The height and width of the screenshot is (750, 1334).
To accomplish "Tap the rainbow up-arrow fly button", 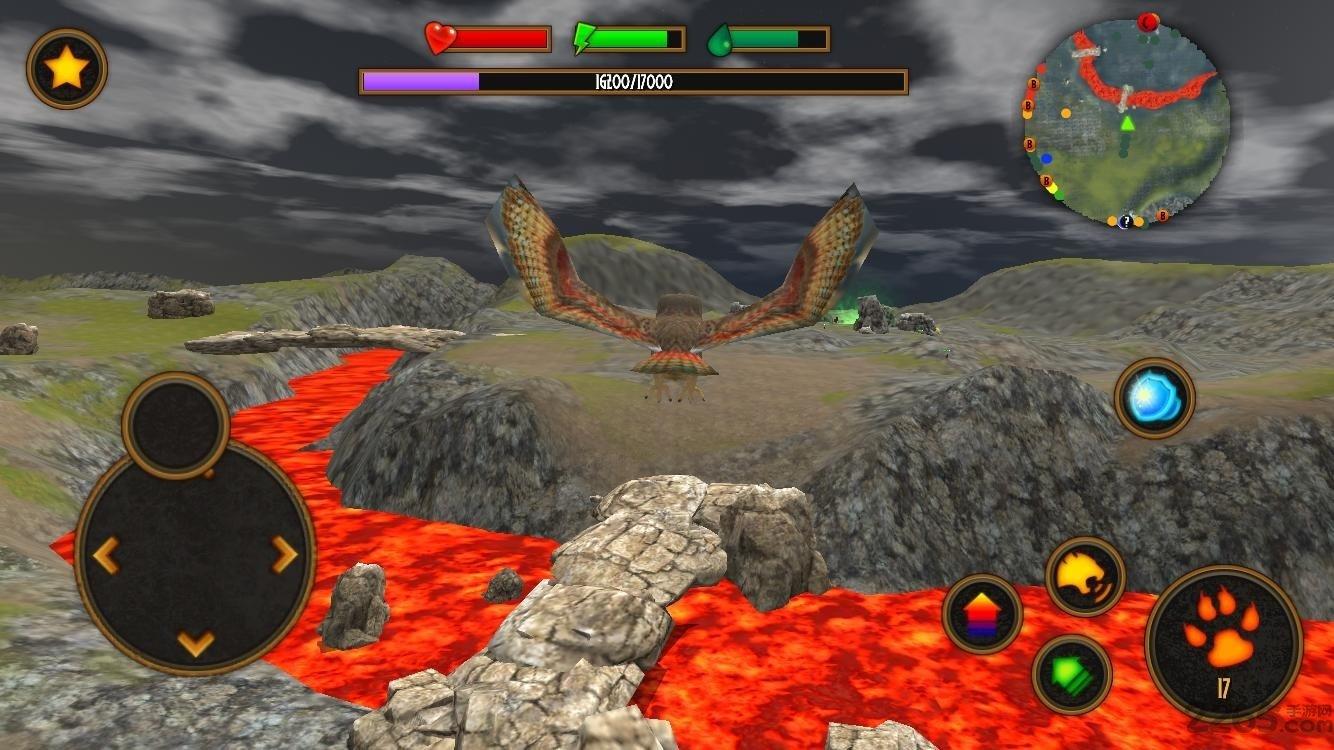I will [982, 613].
